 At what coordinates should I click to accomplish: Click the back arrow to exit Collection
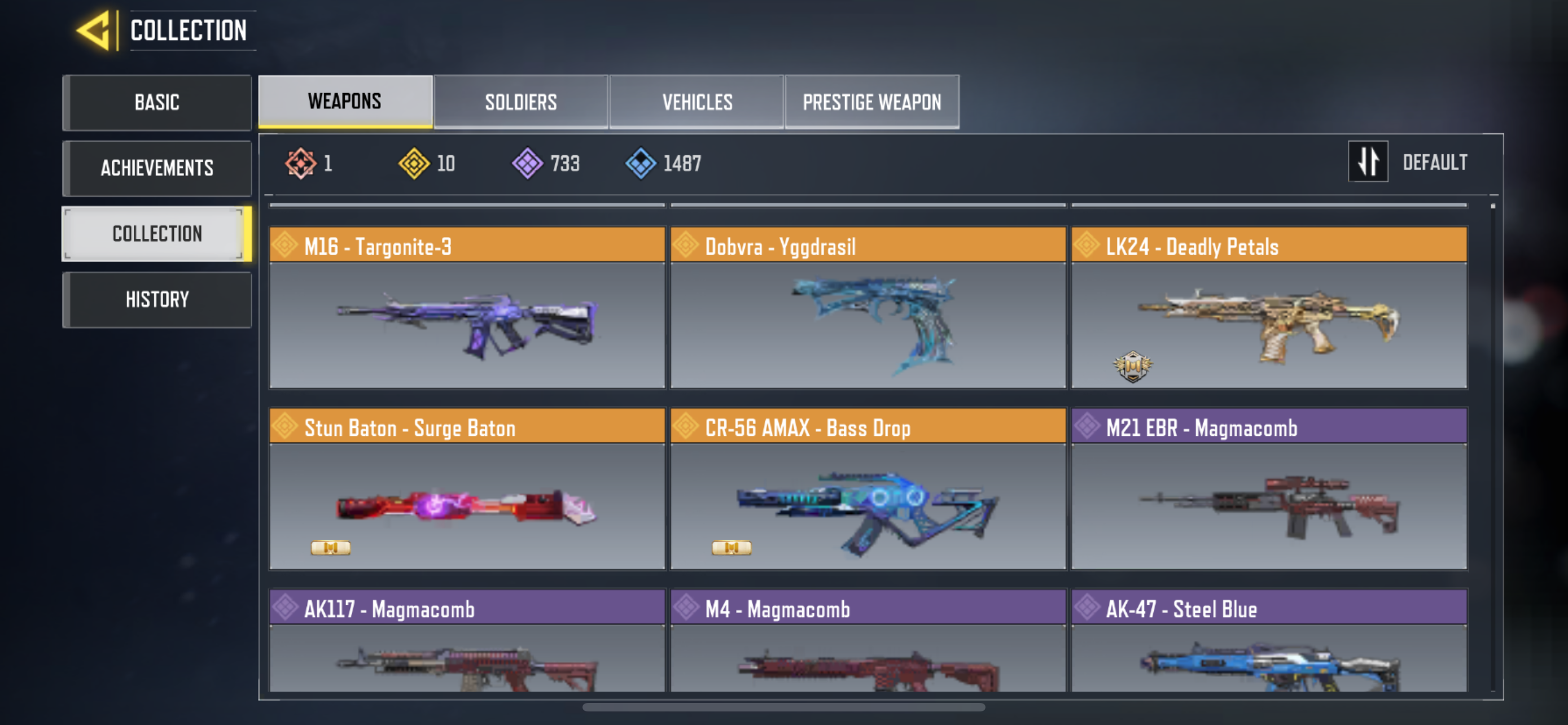coord(94,30)
